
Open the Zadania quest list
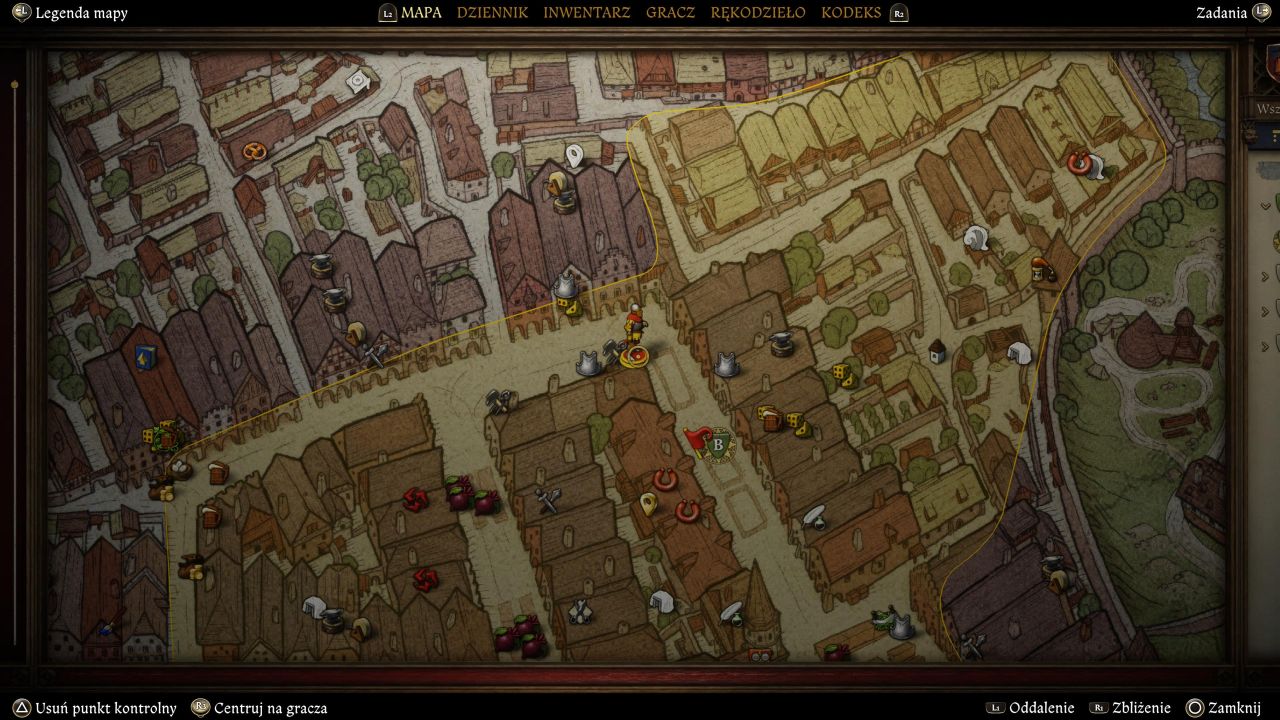(x=1221, y=13)
